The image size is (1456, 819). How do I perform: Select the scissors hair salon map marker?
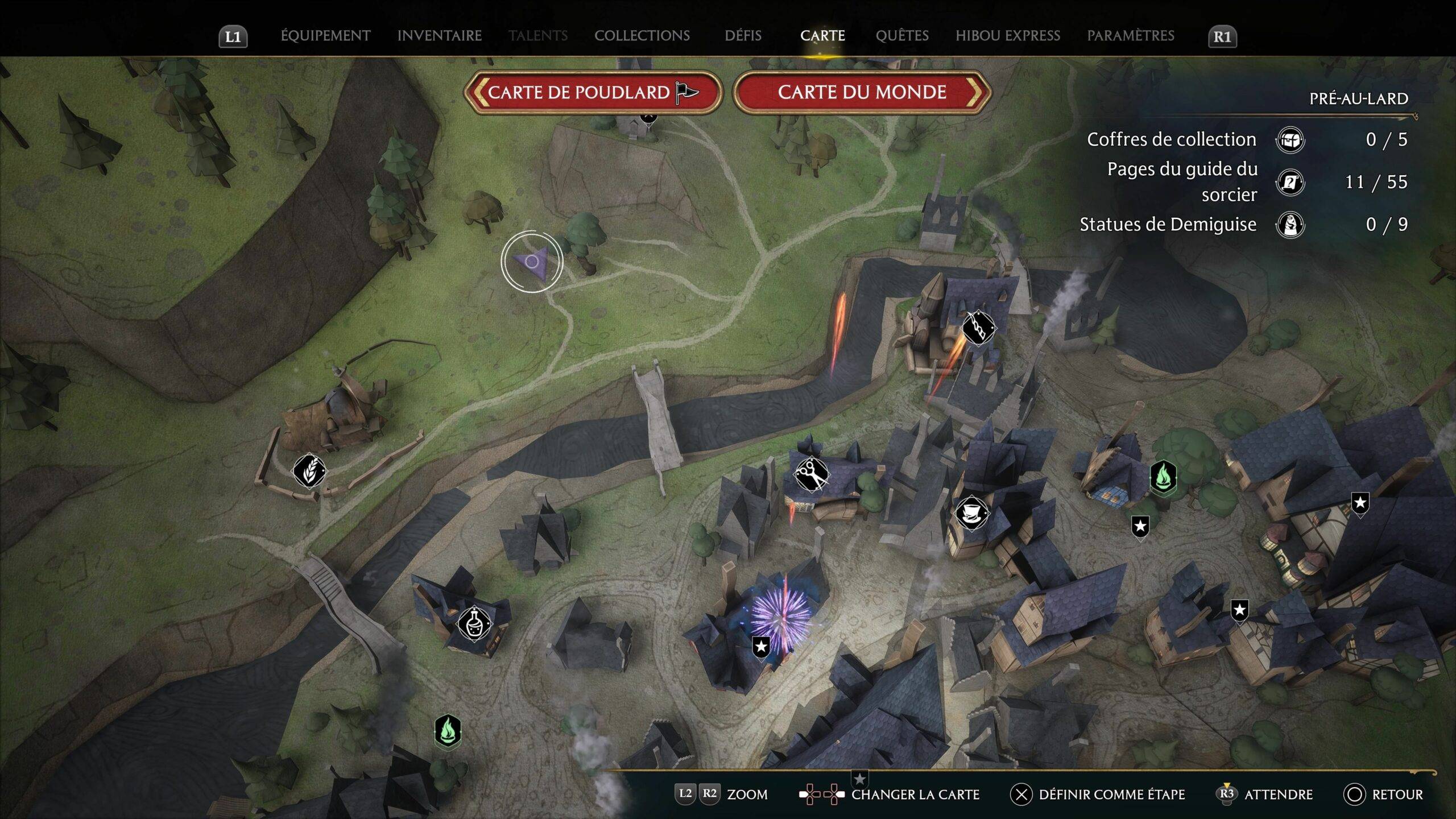(812, 474)
